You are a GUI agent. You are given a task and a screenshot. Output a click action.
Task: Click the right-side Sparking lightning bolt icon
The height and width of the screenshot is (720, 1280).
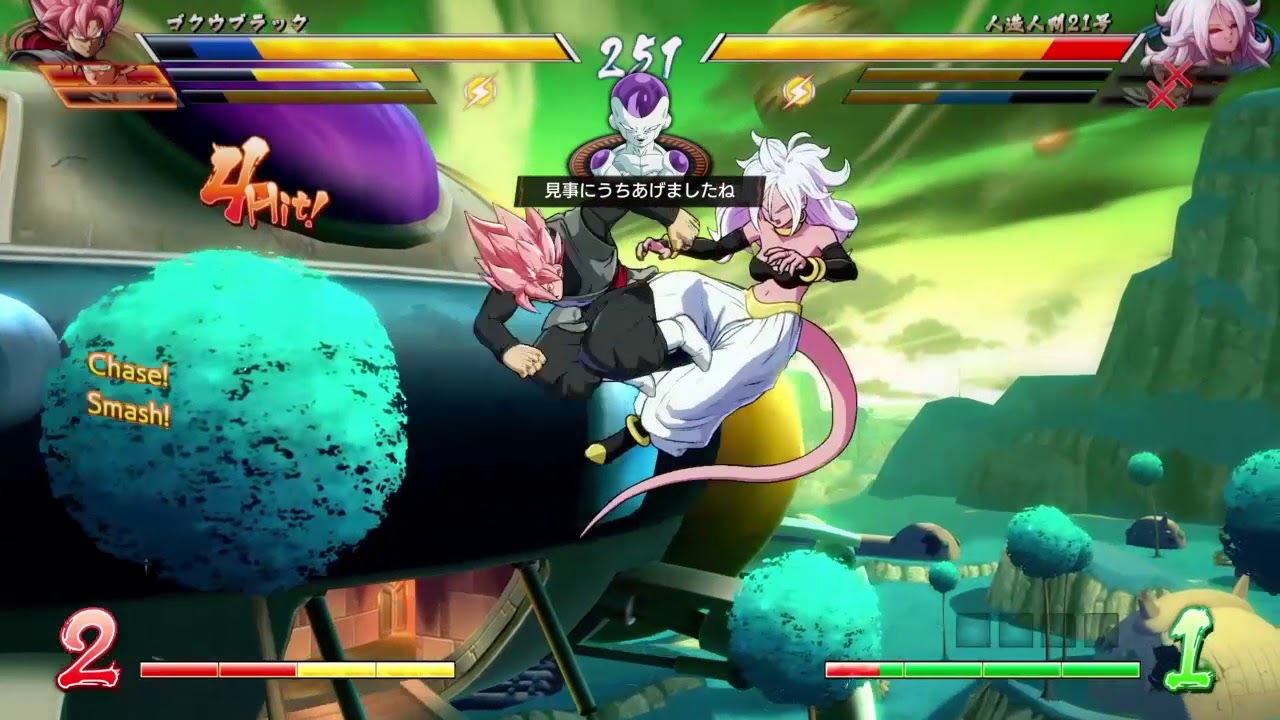[797, 92]
